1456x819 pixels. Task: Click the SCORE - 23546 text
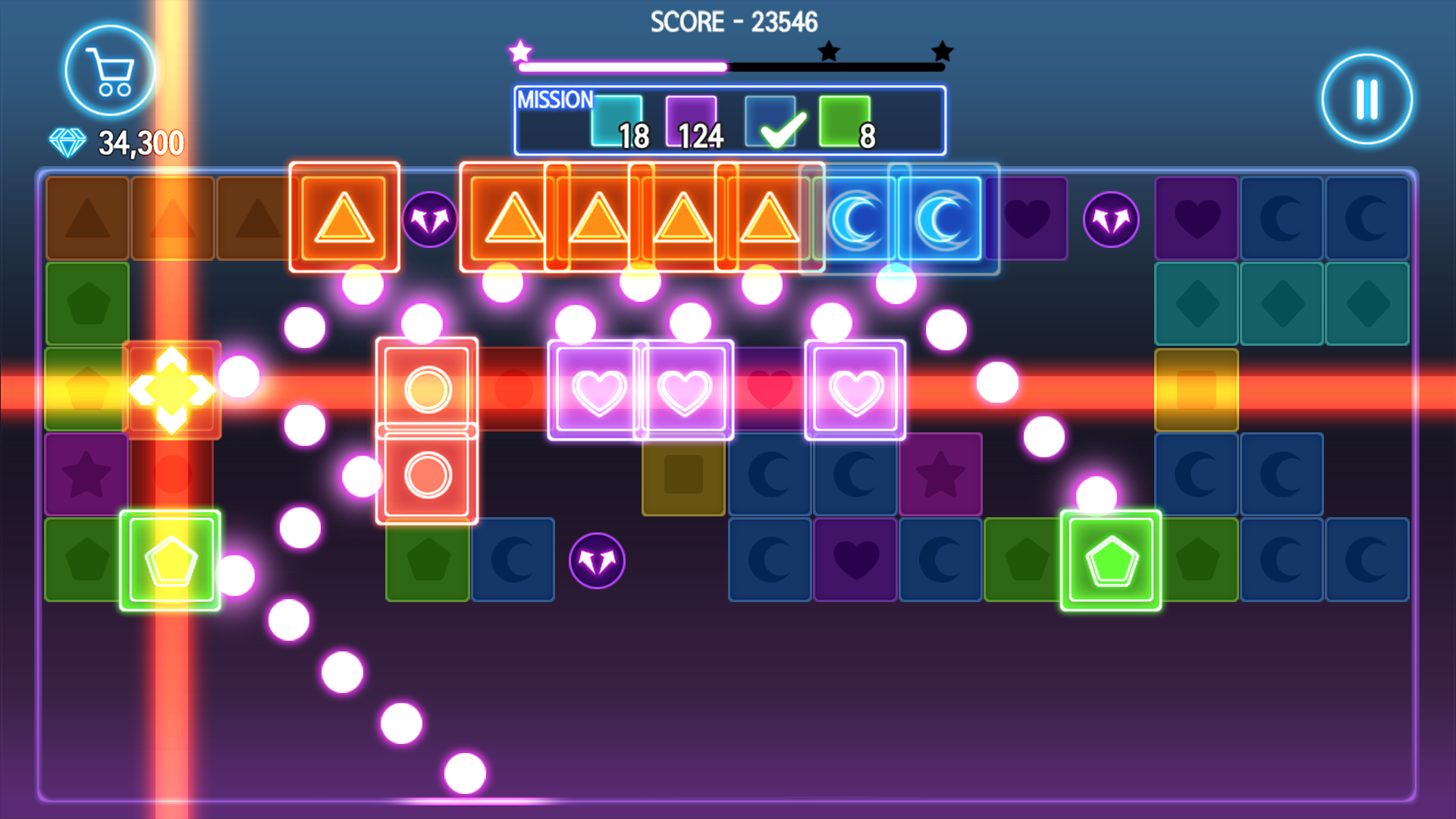(x=733, y=22)
